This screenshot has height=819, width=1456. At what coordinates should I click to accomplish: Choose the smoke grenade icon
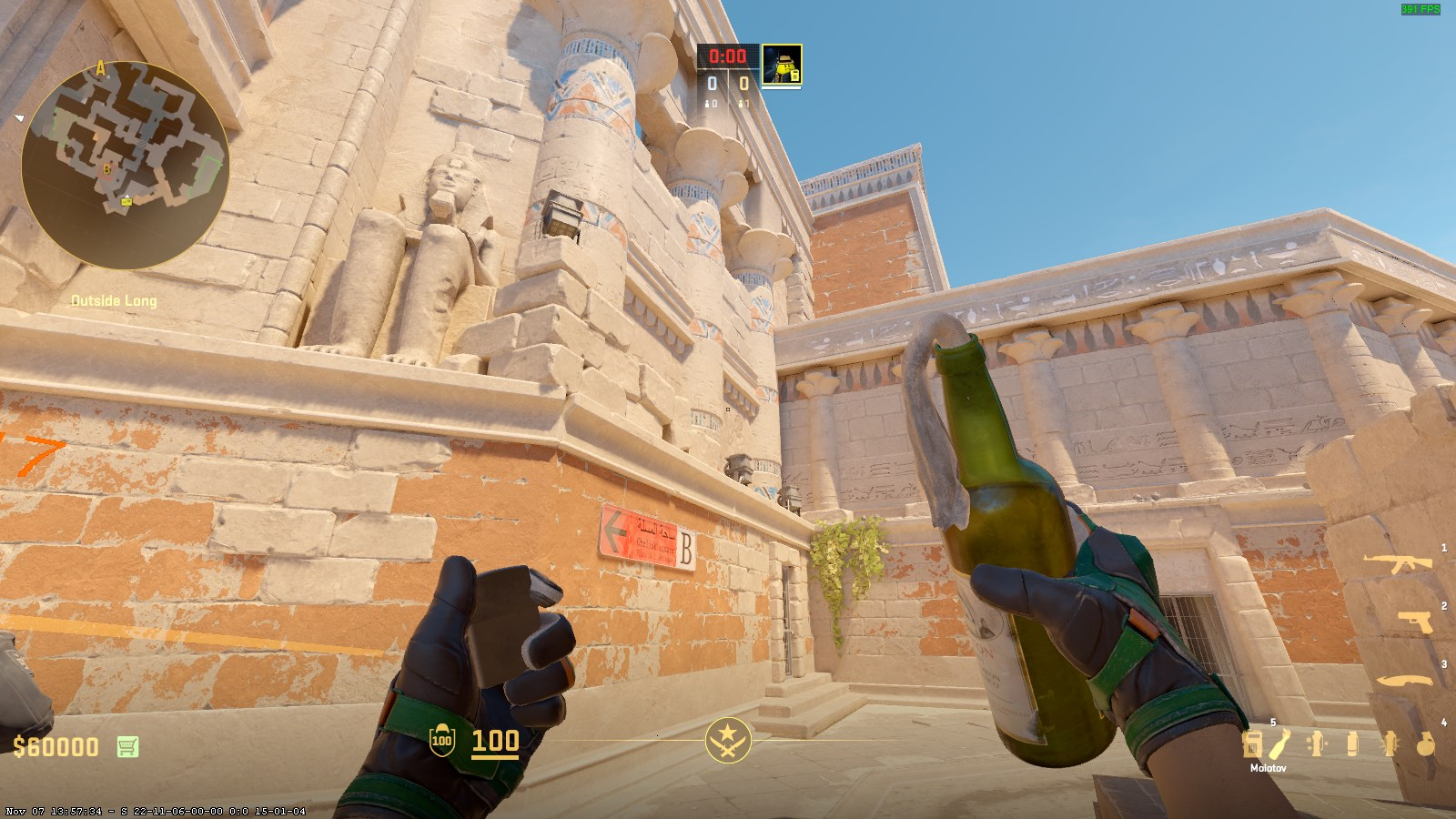tap(1352, 744)
